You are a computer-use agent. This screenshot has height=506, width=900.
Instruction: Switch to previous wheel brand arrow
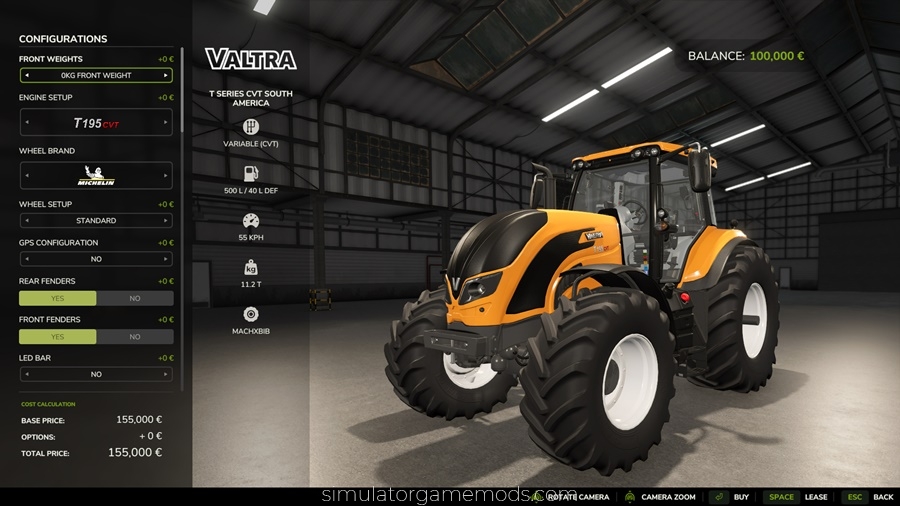pos(26,176)
